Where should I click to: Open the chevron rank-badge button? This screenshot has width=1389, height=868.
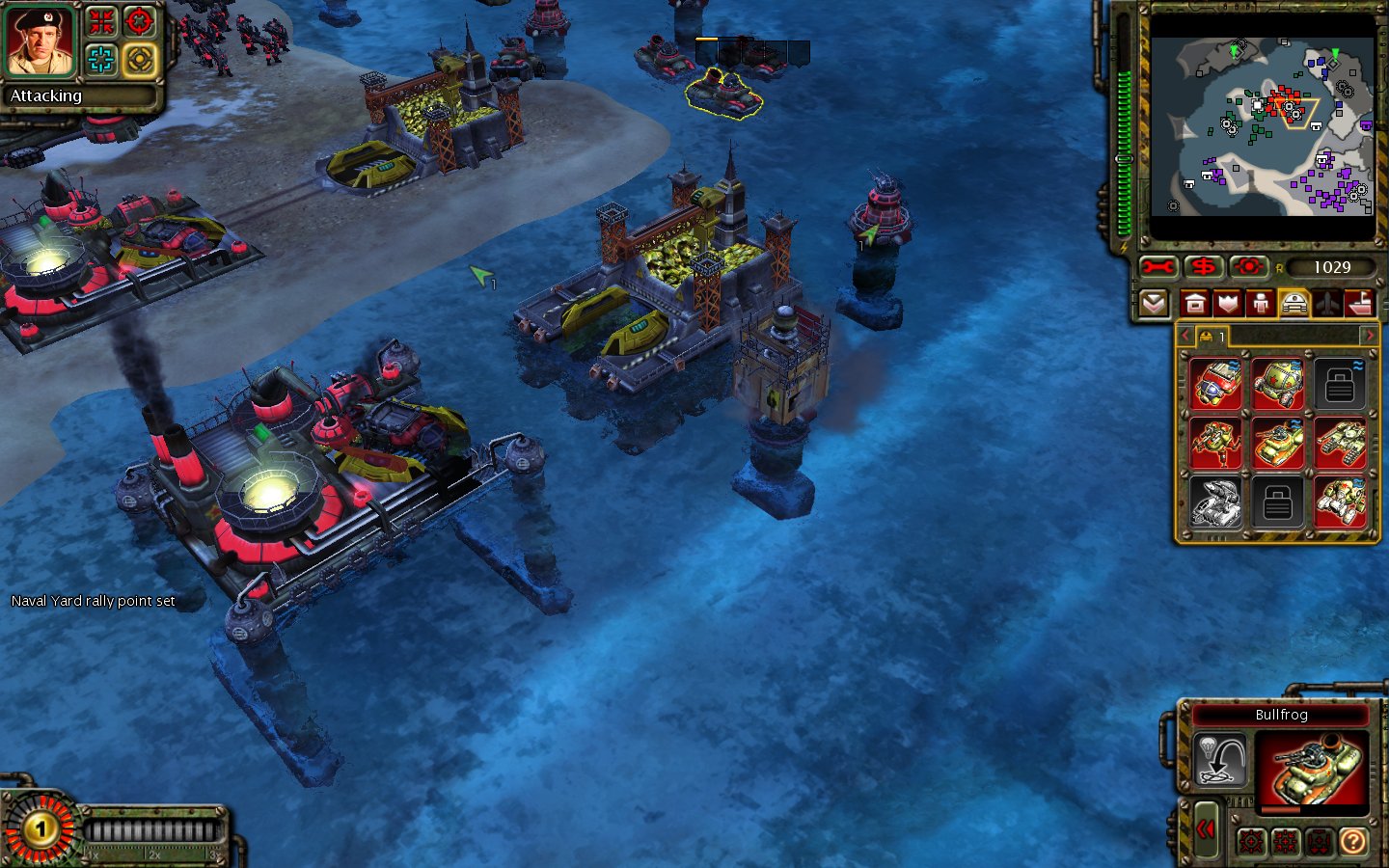[1154, 305]
